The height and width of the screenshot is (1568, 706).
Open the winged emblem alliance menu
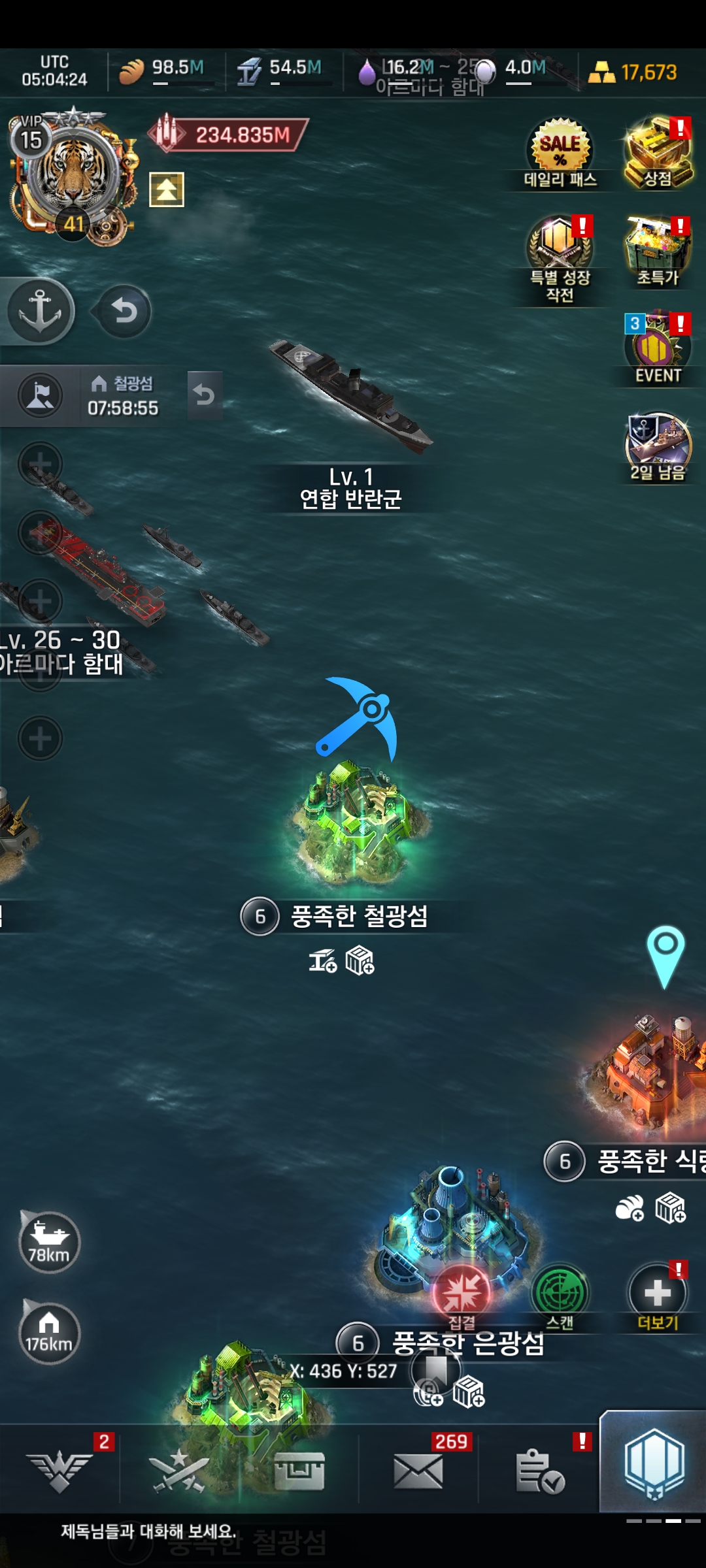pyautogui.click(x=59, y=1471)
